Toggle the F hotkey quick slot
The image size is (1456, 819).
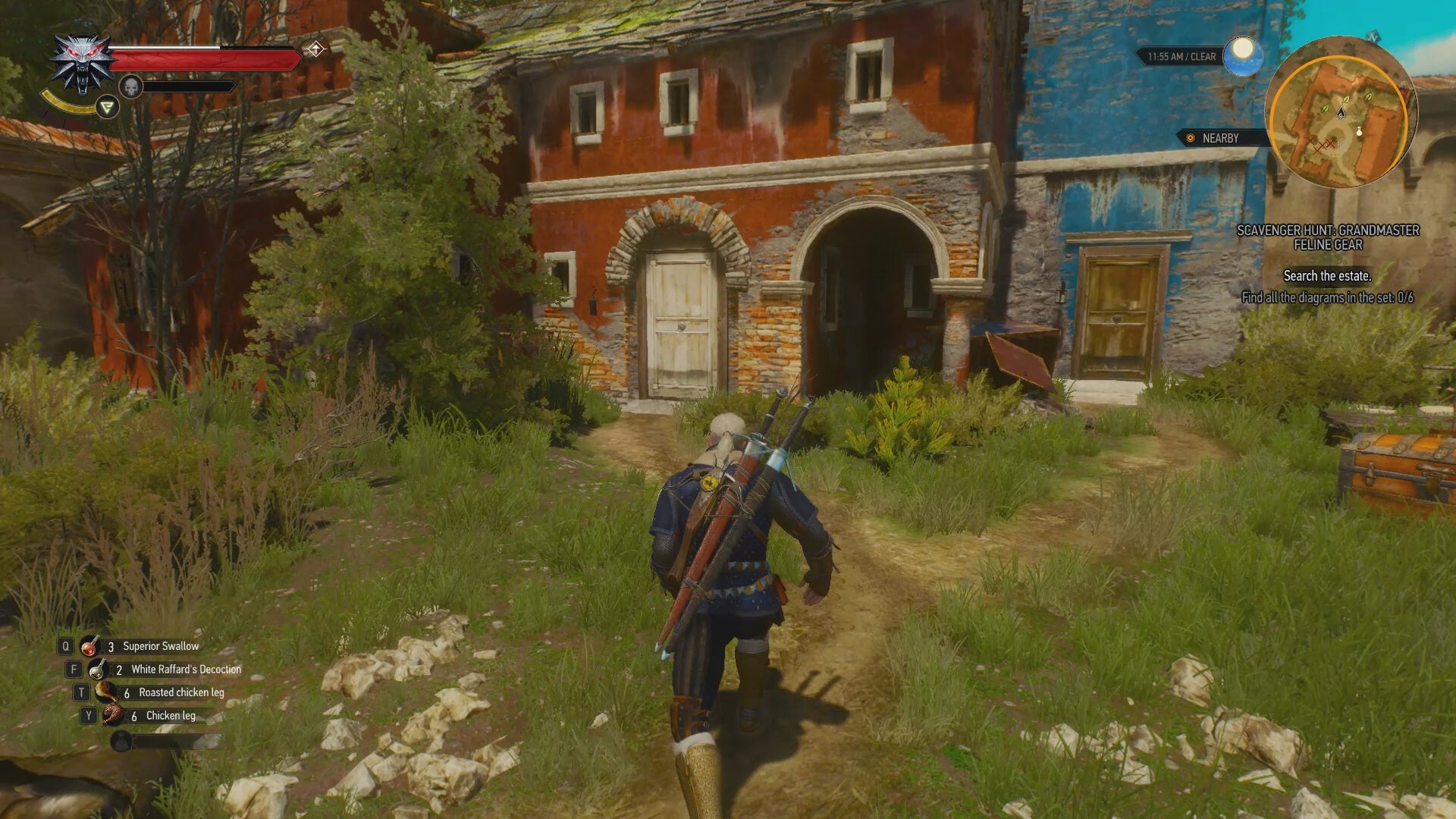[73, 669]
